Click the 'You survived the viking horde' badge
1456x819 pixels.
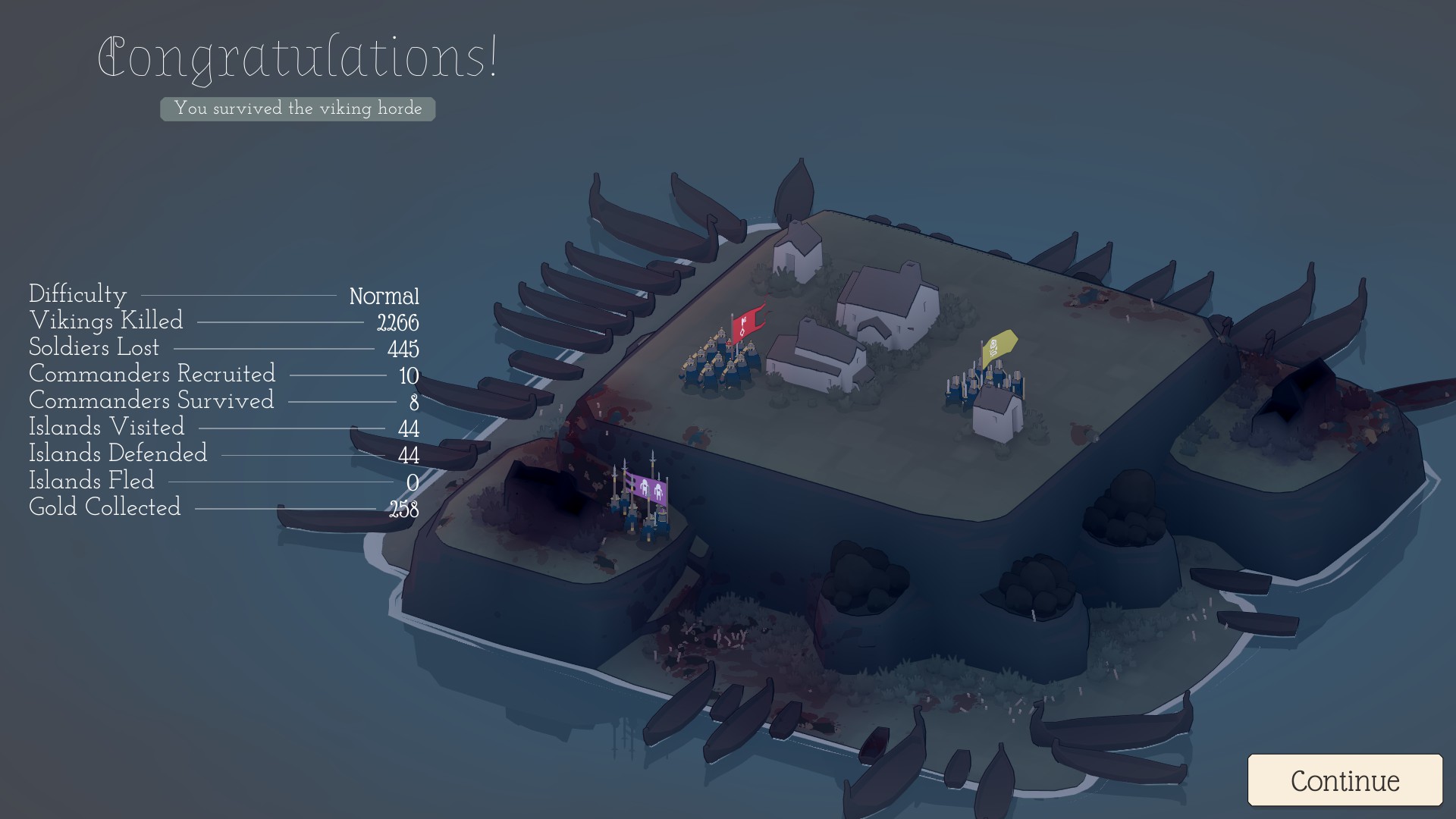[x=298, y=108]
